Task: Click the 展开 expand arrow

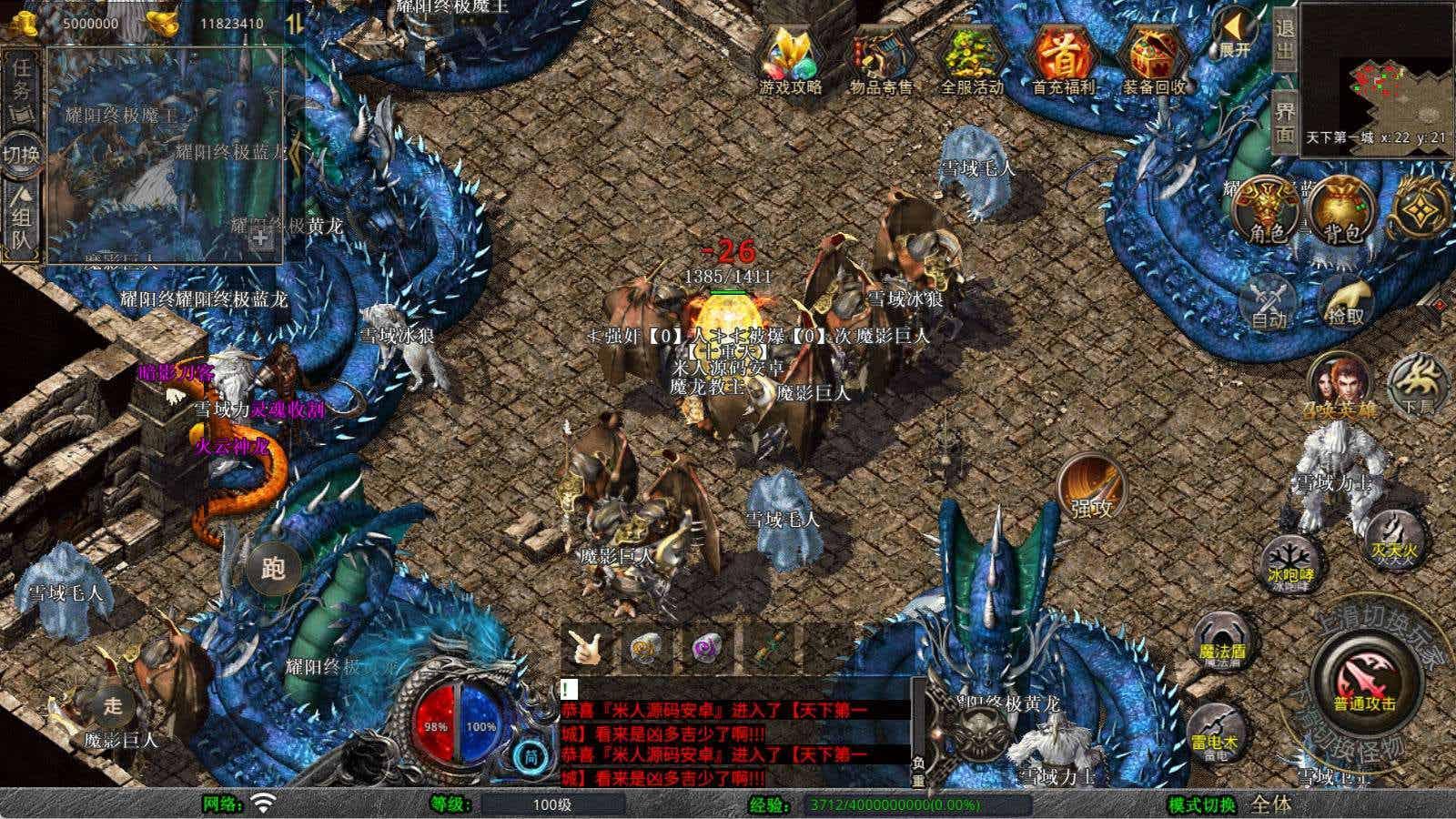Action: pyautogui.click(x=1235, y=35)
